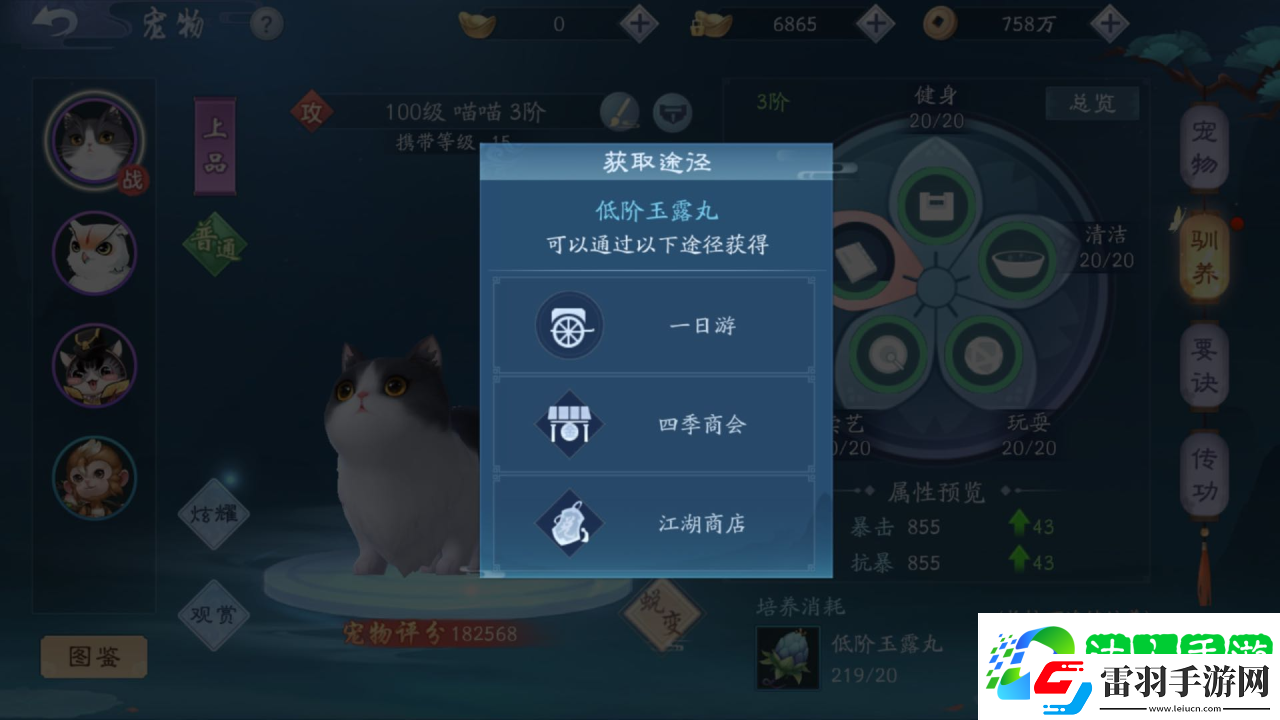Click the broom grooming icon beside the pet name
The height and width of the screenshot is (720, 1280).
620,113
